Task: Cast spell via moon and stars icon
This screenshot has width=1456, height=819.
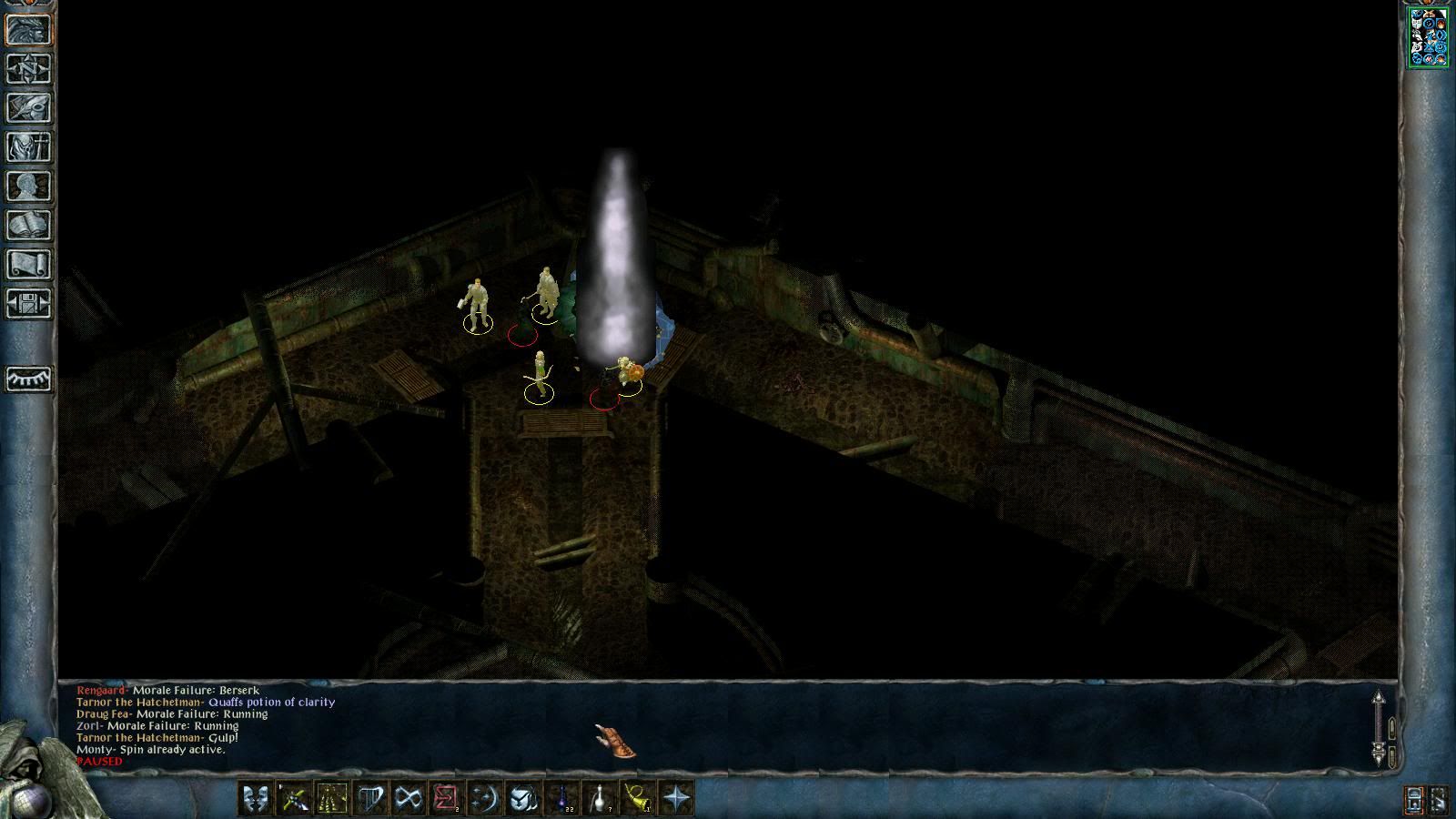Action: pyautogui.click(x=485, y=799)
